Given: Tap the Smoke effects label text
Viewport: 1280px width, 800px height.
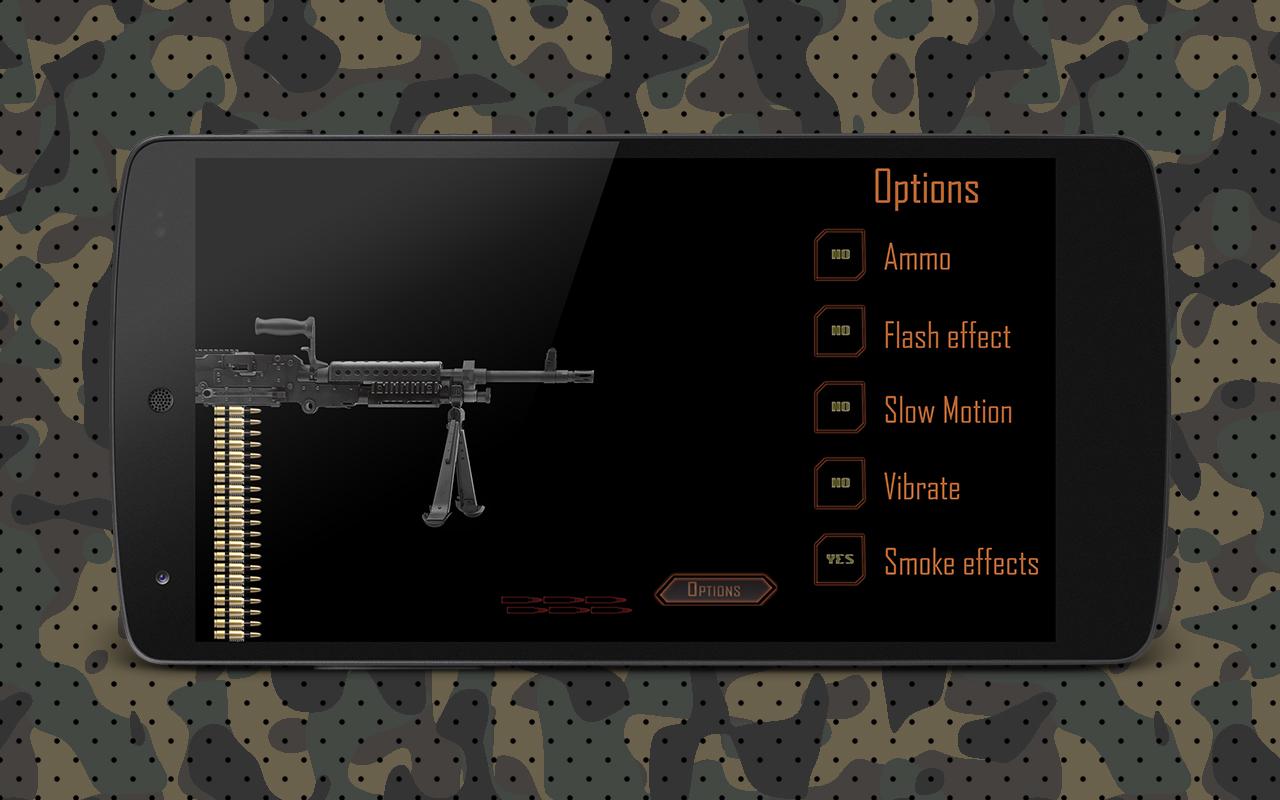Looking at the screenshot, I should (961, 562).
